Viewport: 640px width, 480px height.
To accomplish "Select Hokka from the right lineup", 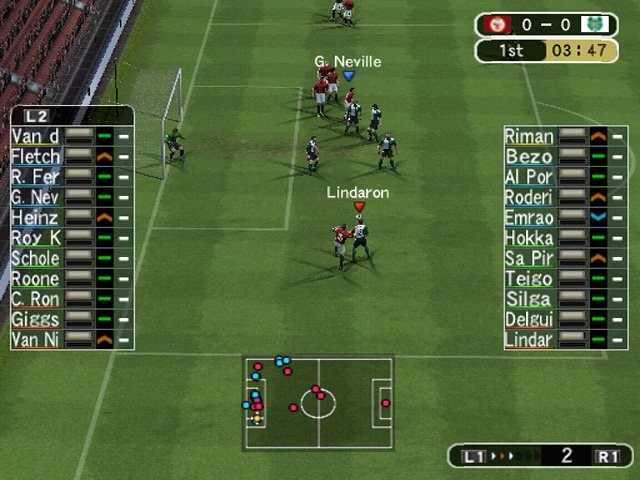I will coord(530,238).
